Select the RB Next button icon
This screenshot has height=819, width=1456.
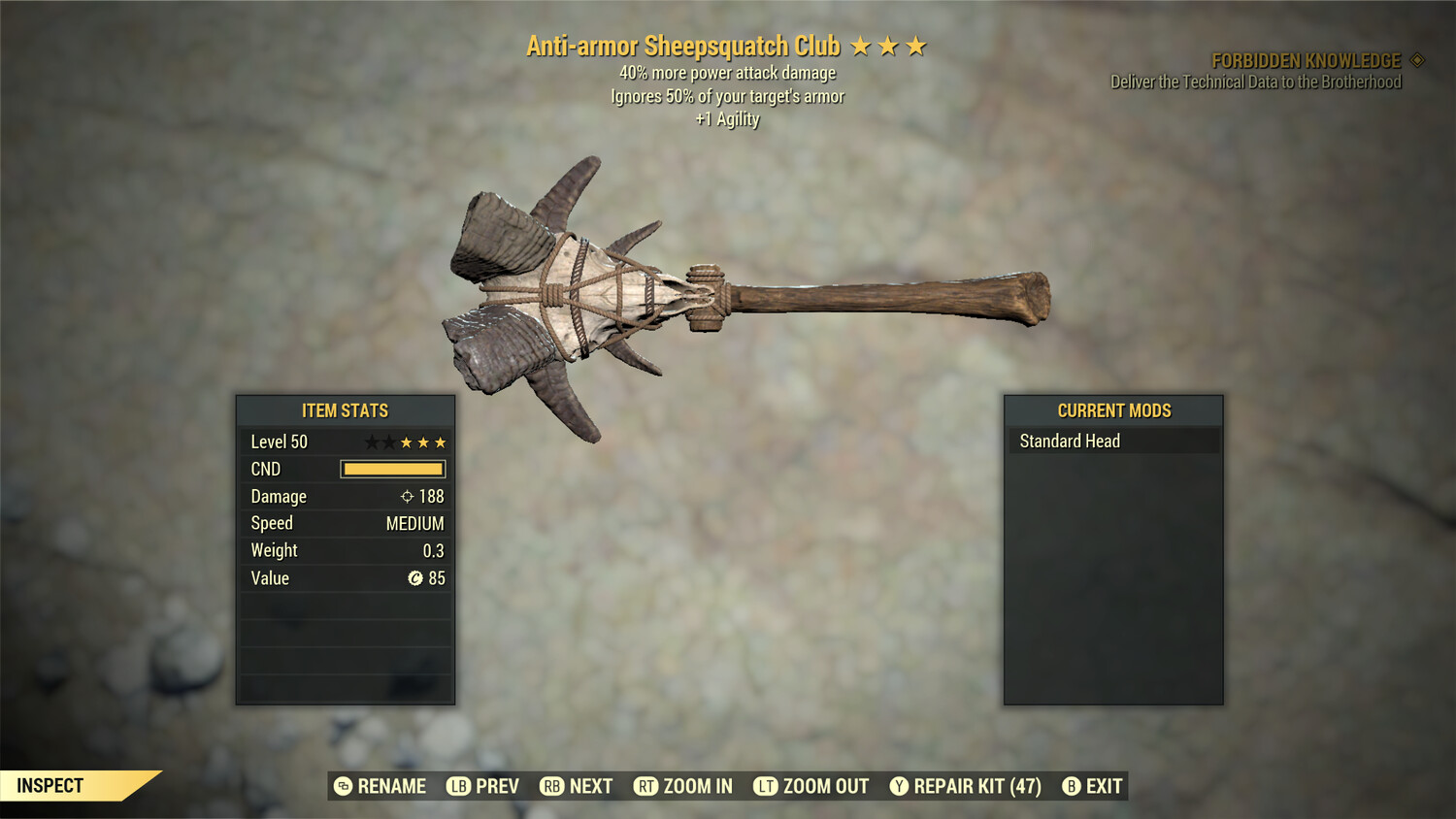[x=551, y=786]
